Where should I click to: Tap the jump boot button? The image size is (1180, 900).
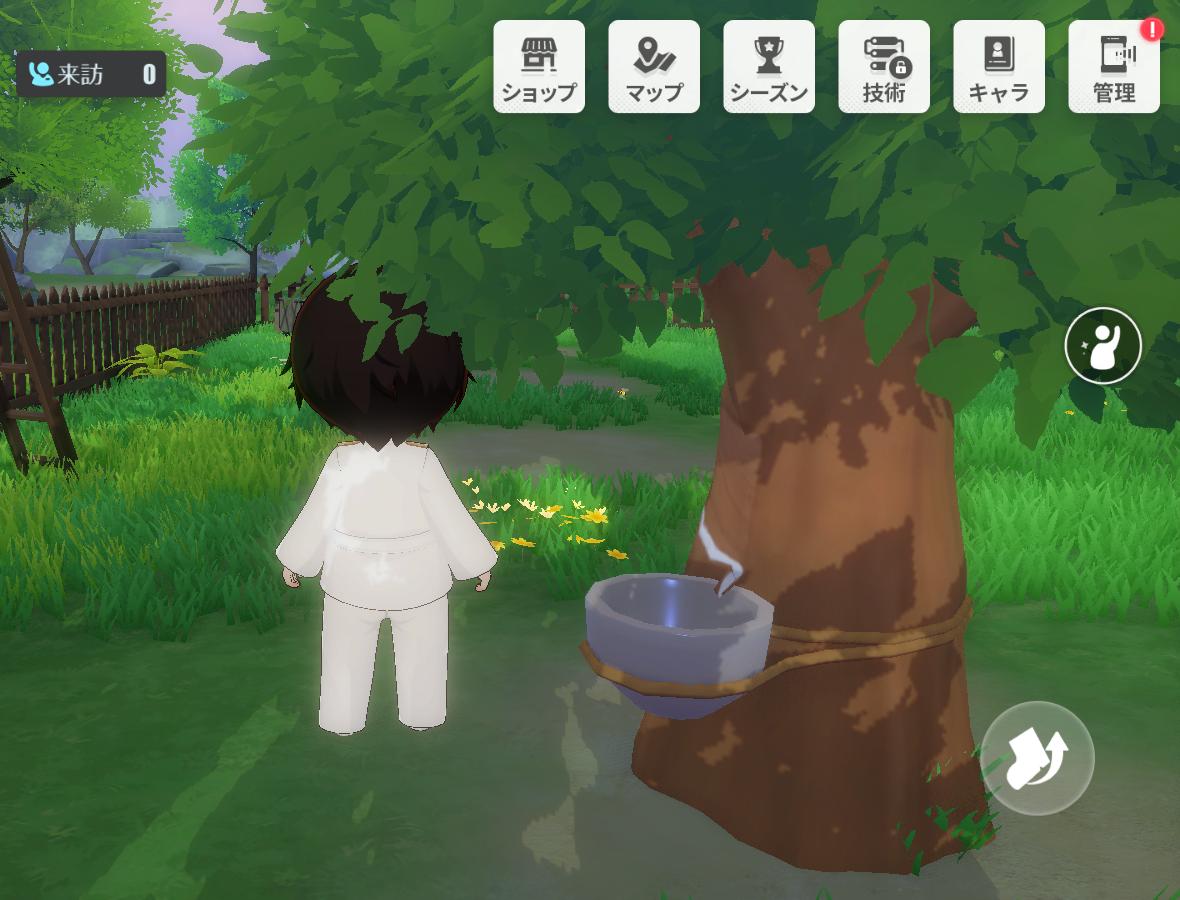point(1037,758)
